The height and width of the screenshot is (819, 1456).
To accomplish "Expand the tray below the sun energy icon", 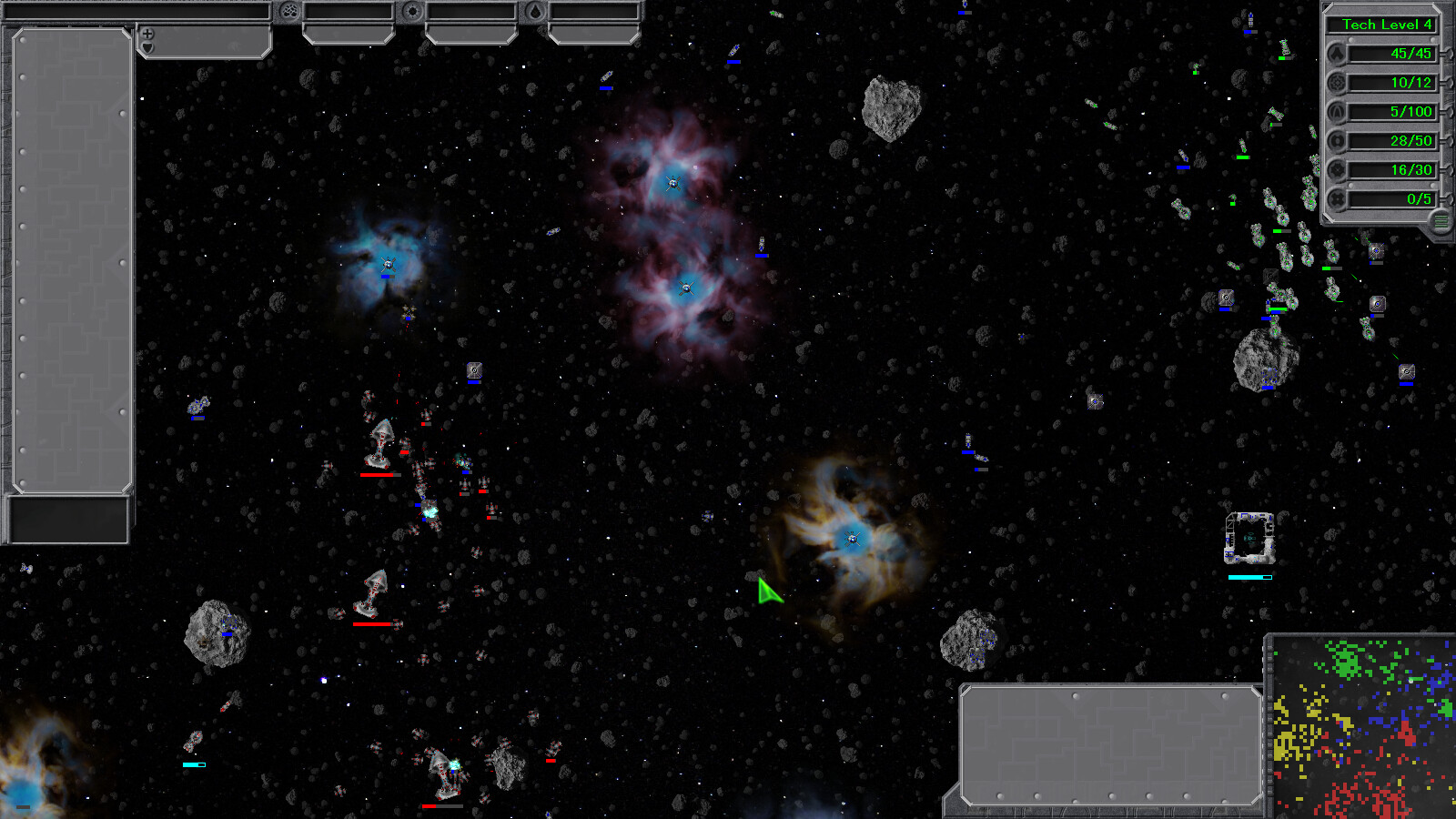I will click(471, 35).
